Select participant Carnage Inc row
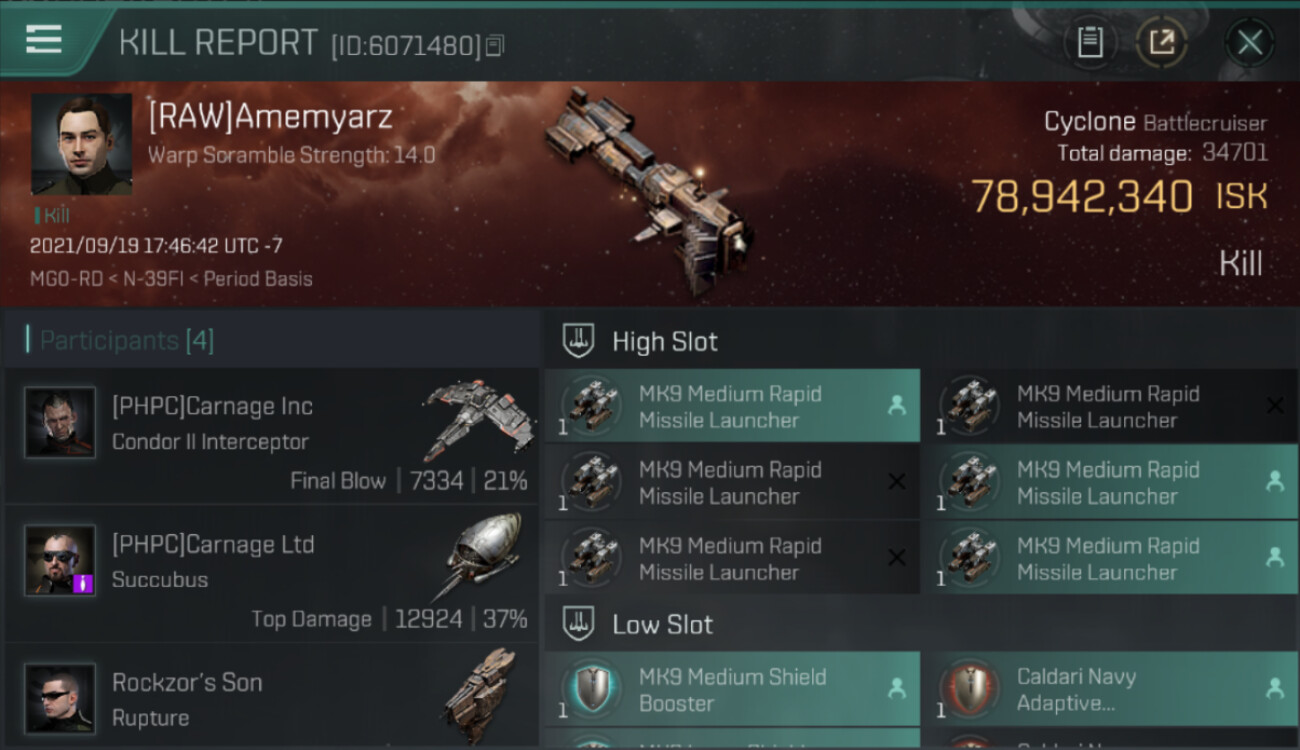This screenshot has width=1300, height=750. (x=272, y=436)
